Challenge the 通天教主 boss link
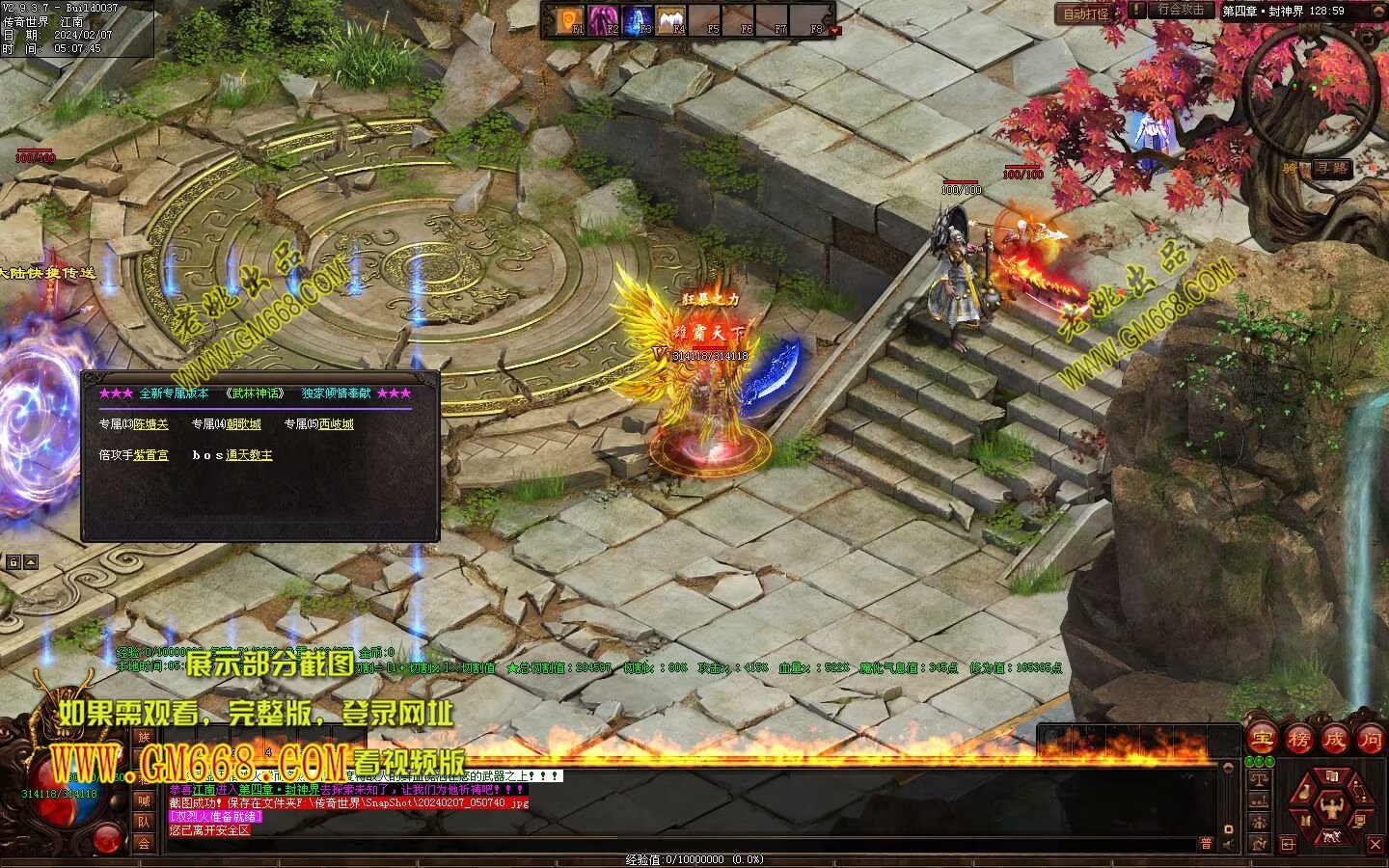Viewport: 1389px width, 868px height. point(249,455)
